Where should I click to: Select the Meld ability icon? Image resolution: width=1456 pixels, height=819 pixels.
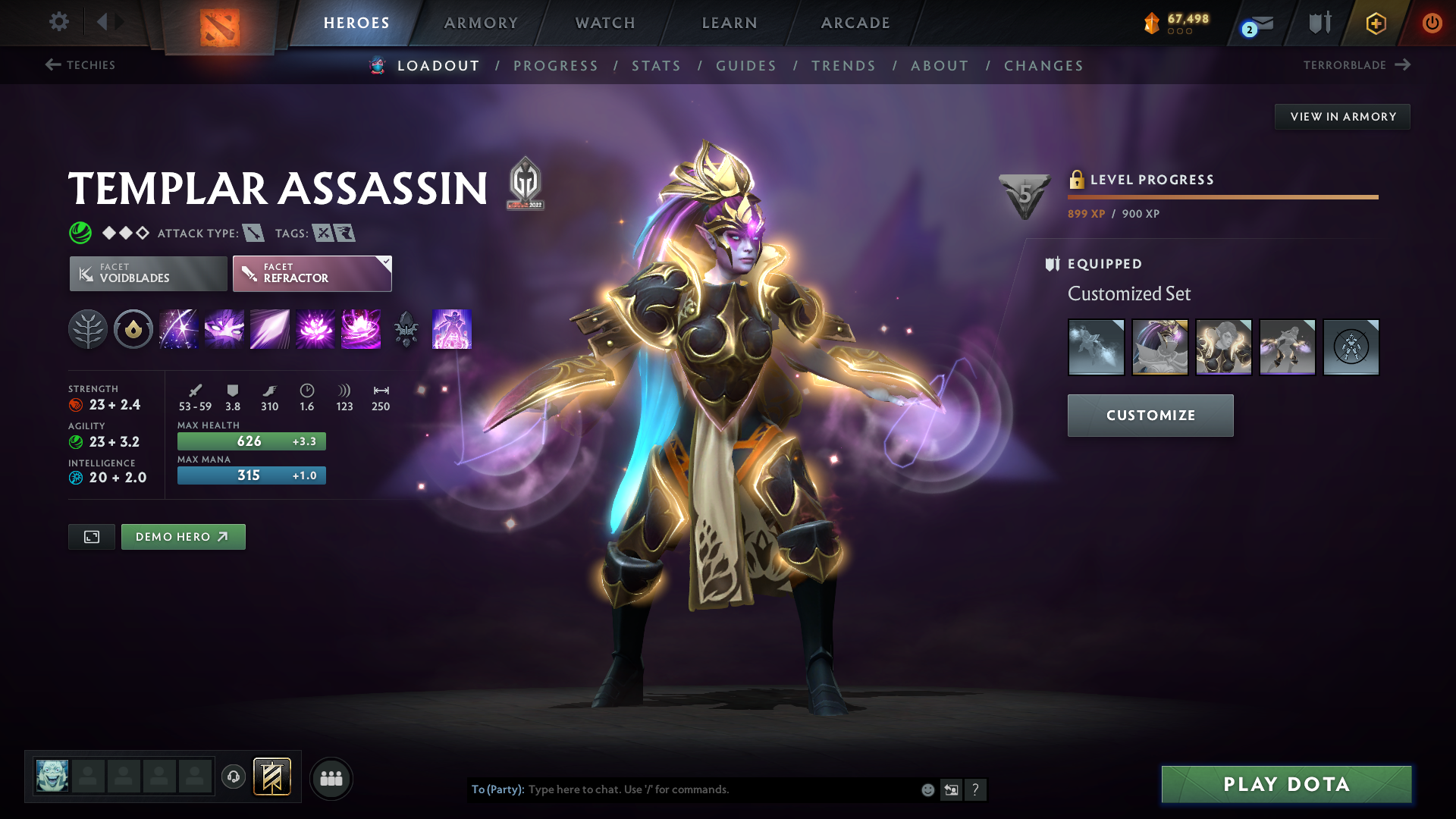click(x=224, y=329)
